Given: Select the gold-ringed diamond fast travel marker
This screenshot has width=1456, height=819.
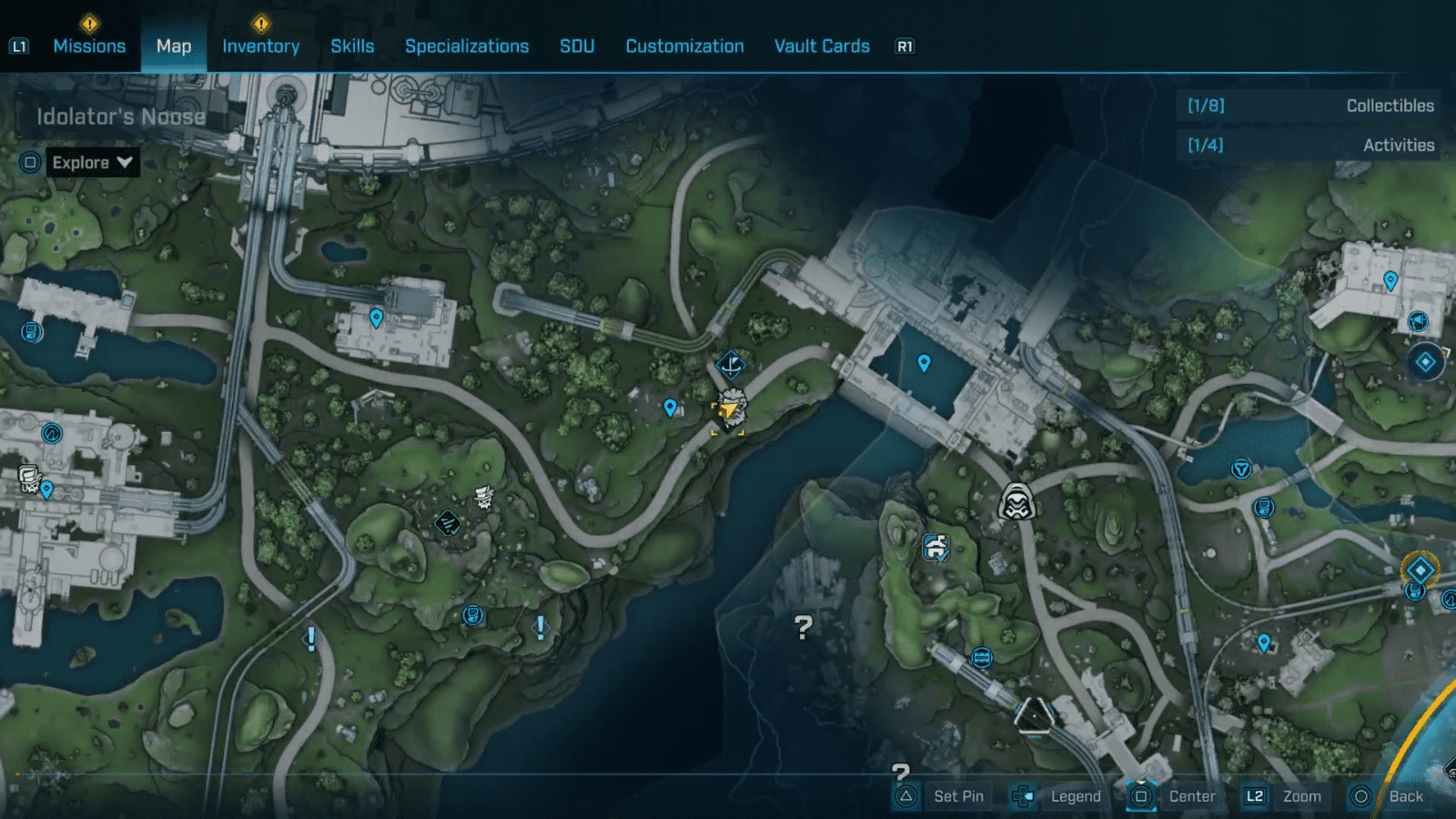Looking at the screenshot, I should click(1420, 571).
